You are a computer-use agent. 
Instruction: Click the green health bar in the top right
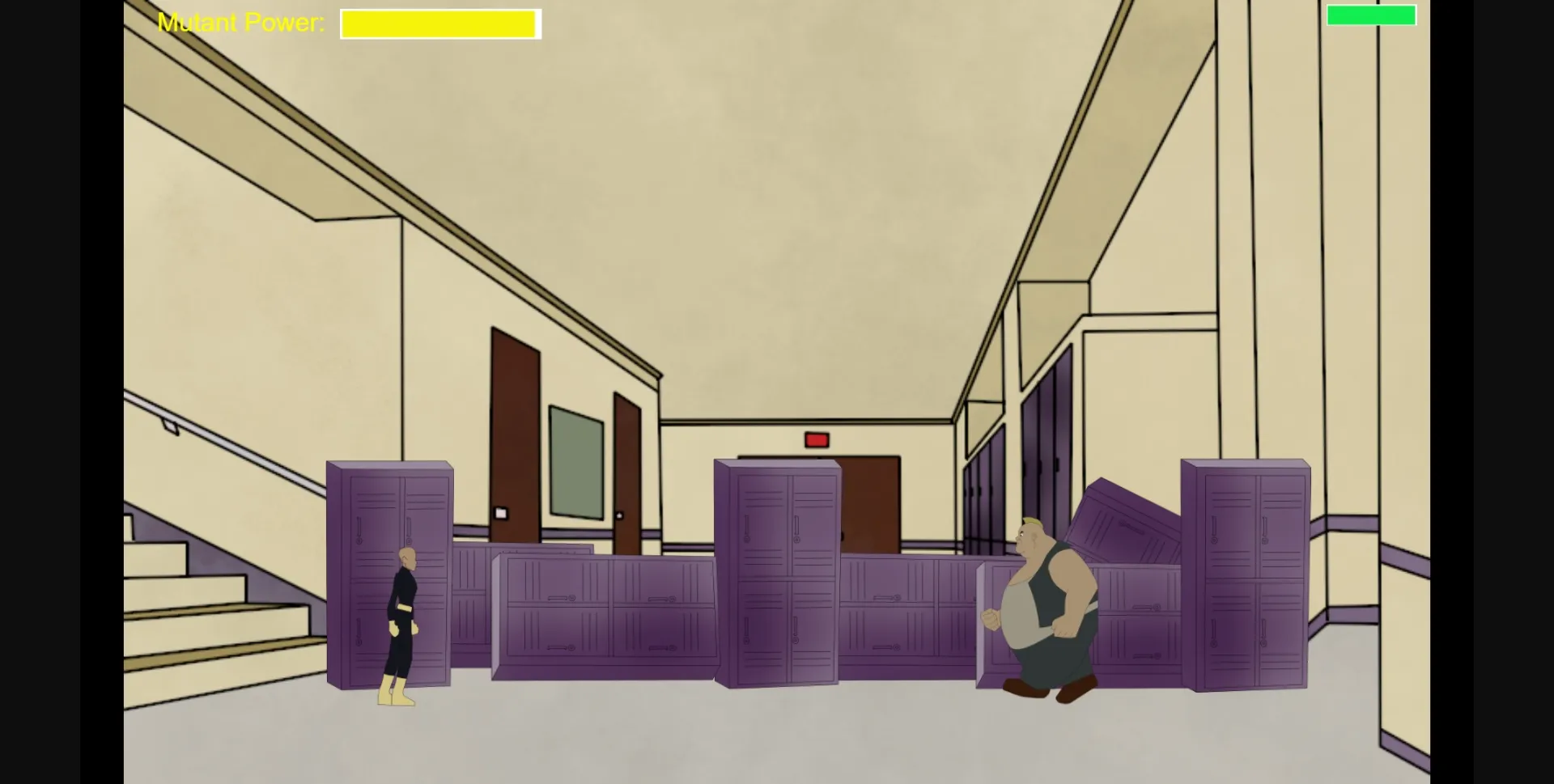1372,15
